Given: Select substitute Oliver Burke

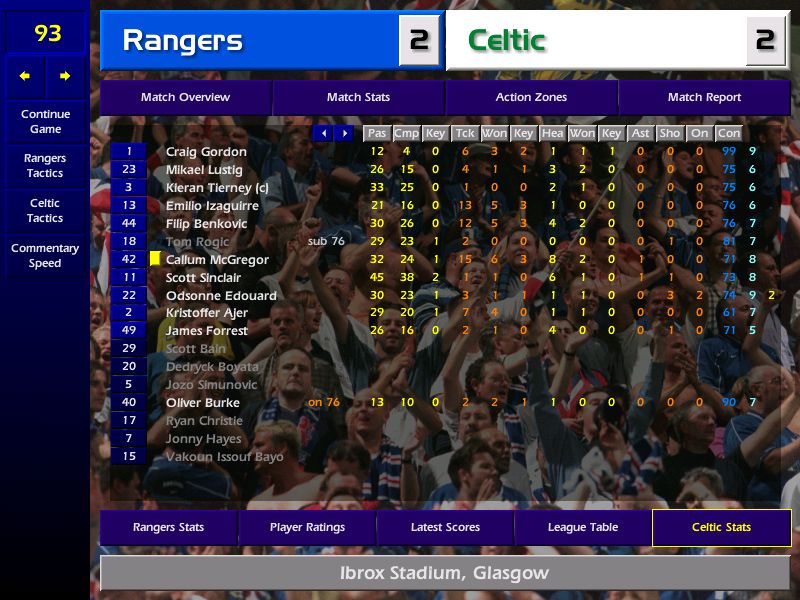Looking at the screenshot, I should (x=203, y=403).
